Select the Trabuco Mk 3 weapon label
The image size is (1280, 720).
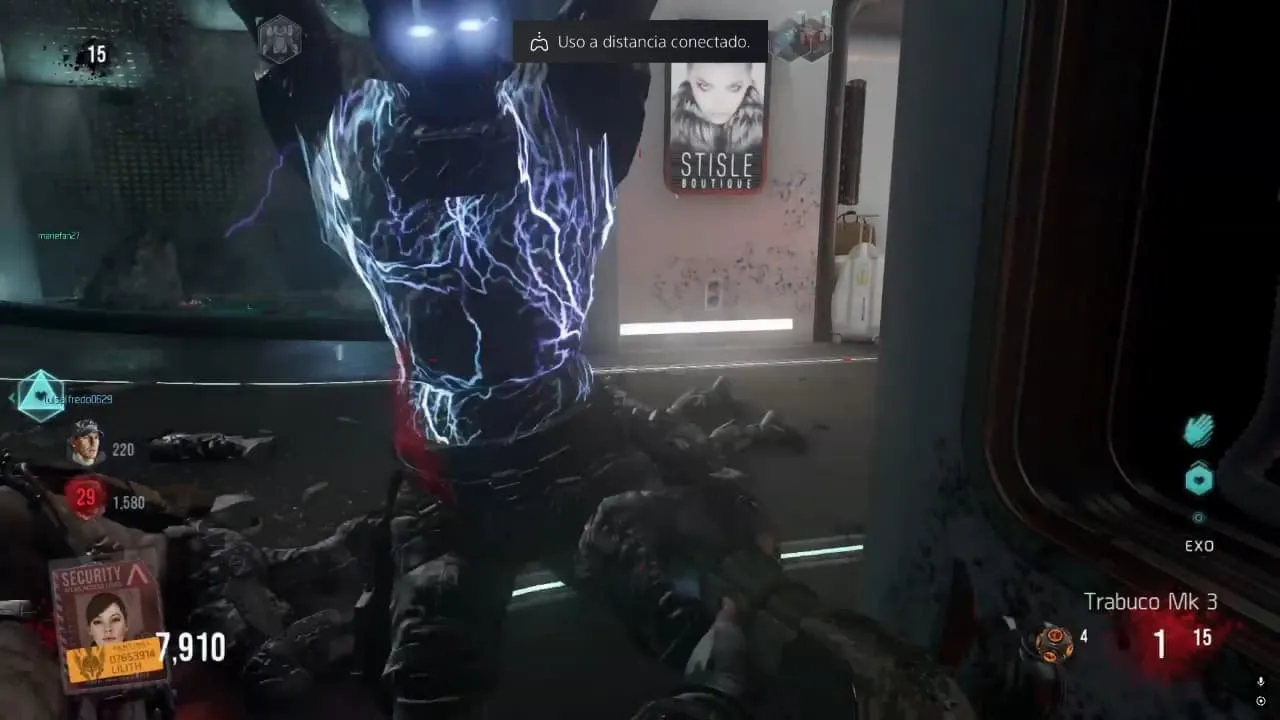coord(1150,602)
